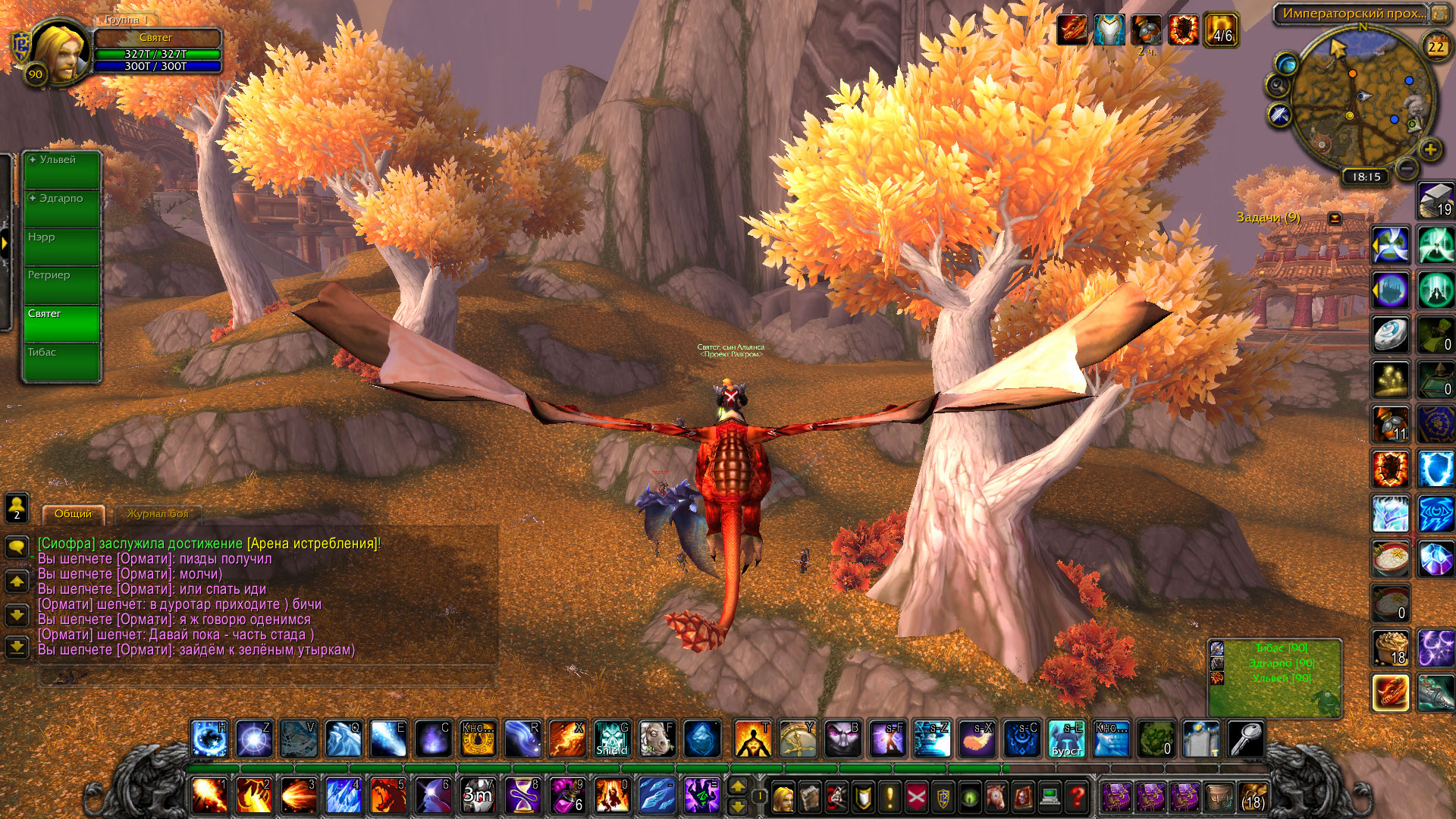Toggle the minimap tracking magnifier button
This screenshot has height=819, width=1456.
click(x=1277, y=85)
